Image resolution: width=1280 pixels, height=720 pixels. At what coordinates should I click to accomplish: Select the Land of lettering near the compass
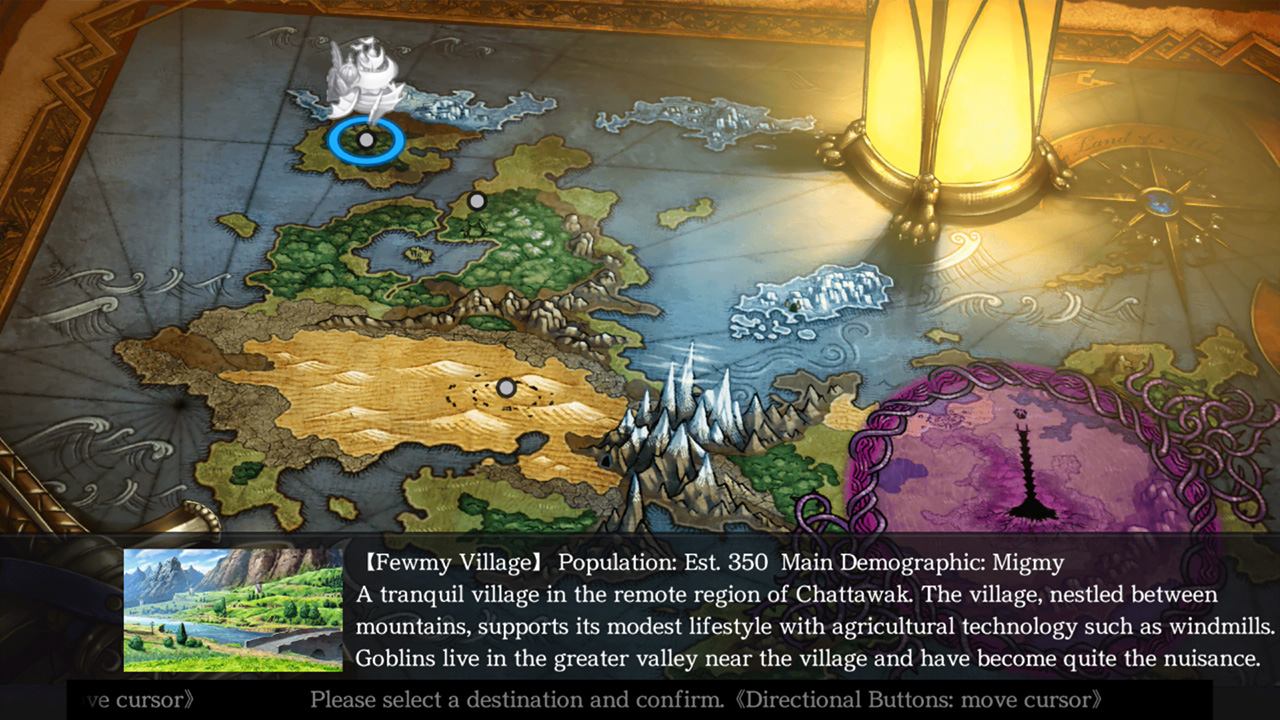pyautogui.click(x=1105, y=142)
